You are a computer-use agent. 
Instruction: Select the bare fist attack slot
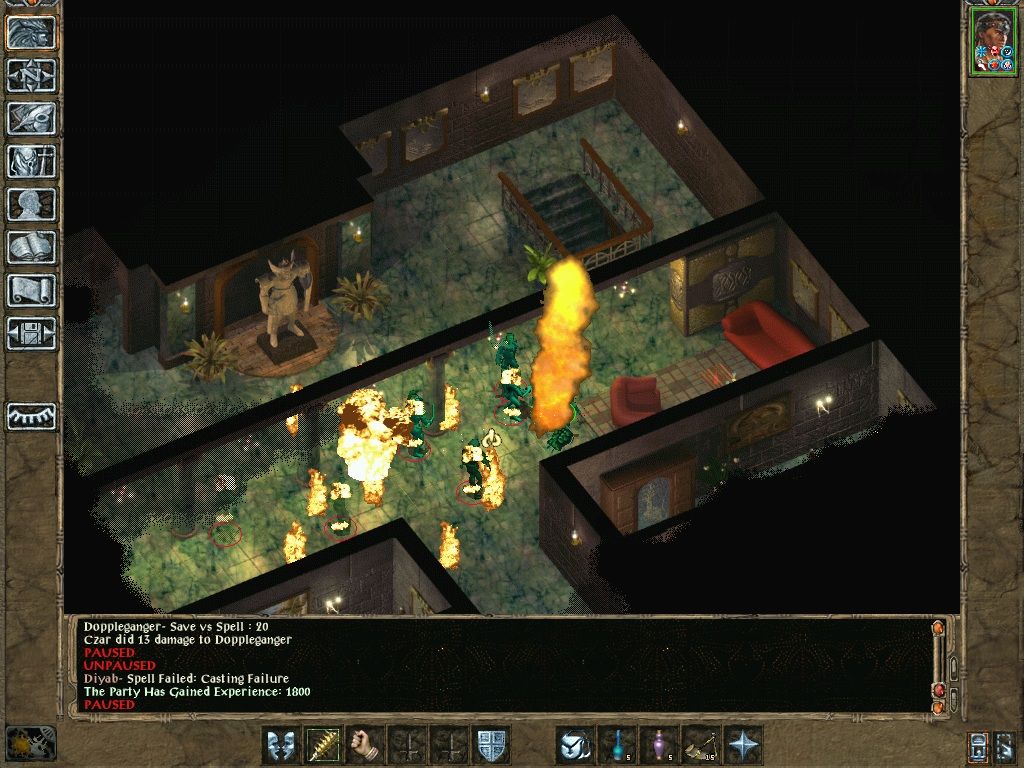pos(365,745)
